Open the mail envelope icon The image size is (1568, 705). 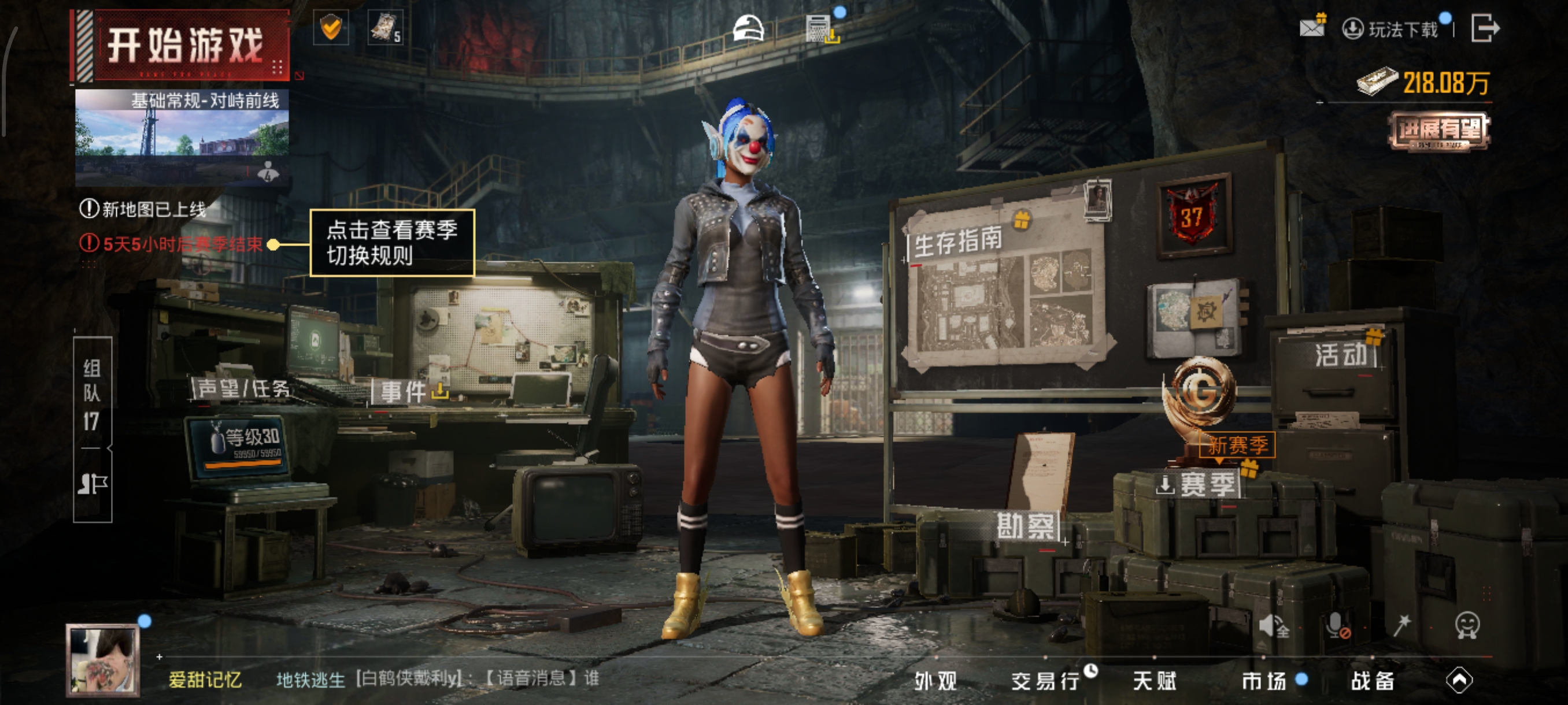(x=1311, y=27)
